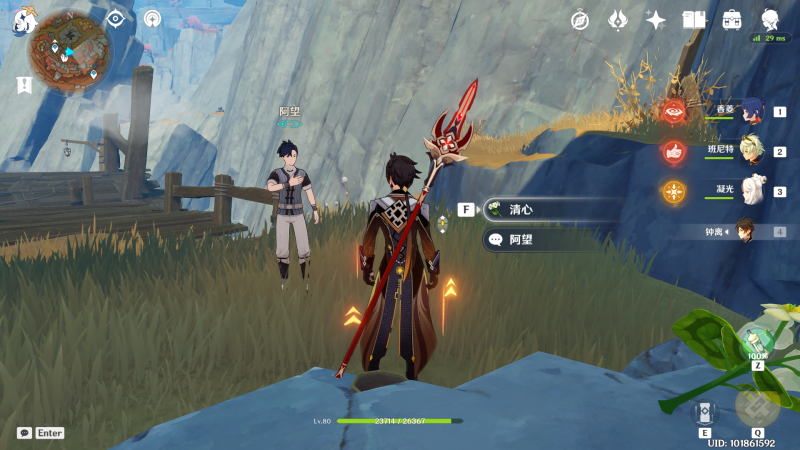Screen dimensions: 800x450
Task: Use the lantern gadget icon
Action: [x=757, y=342]
